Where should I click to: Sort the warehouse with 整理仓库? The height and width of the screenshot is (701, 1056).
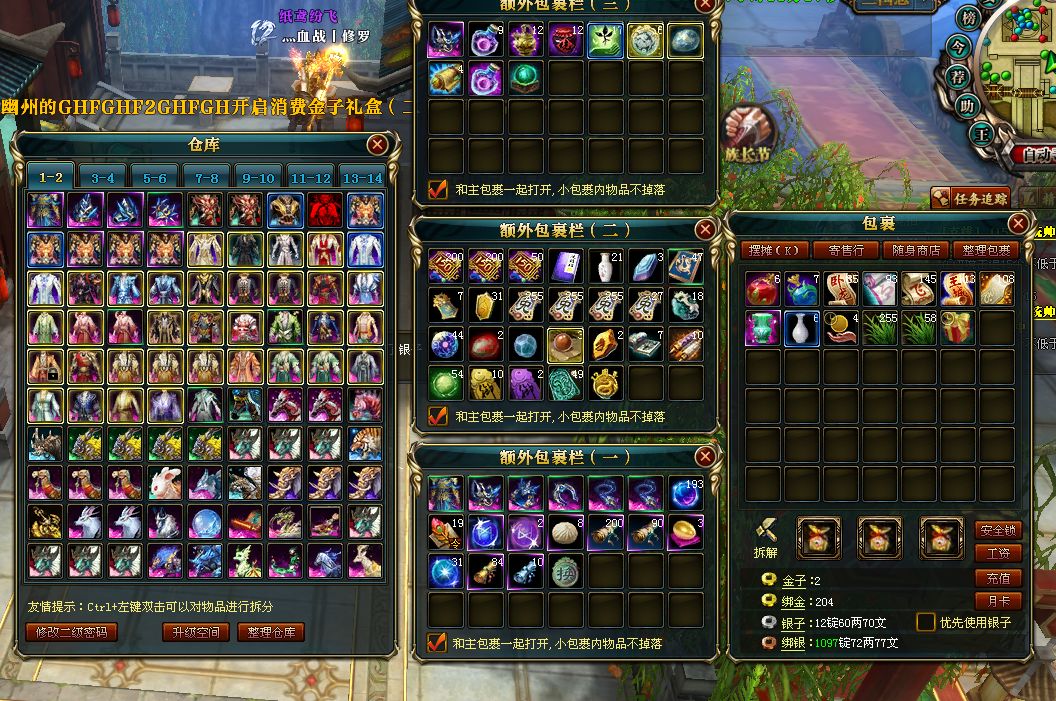(270, 632)
